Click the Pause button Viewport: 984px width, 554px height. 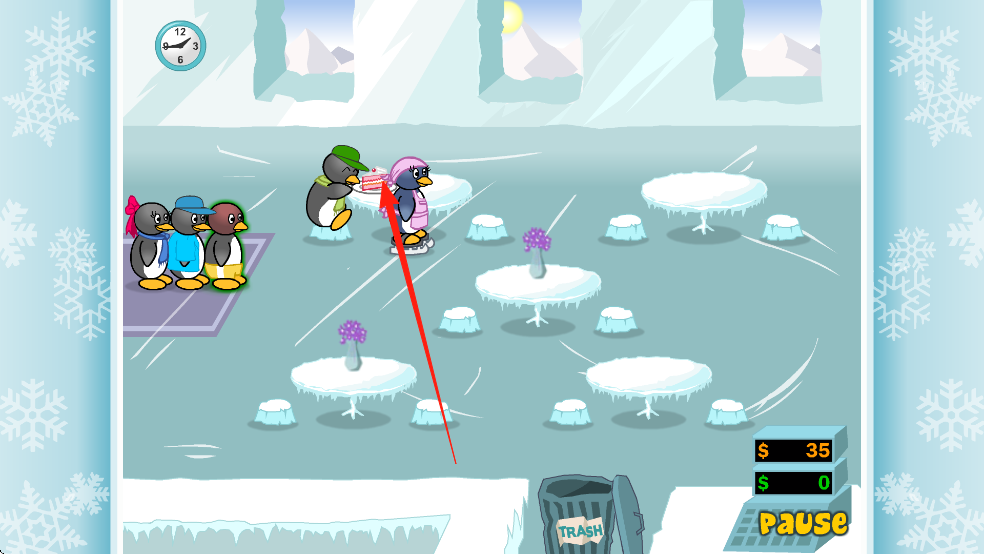[x=802, y=522]
